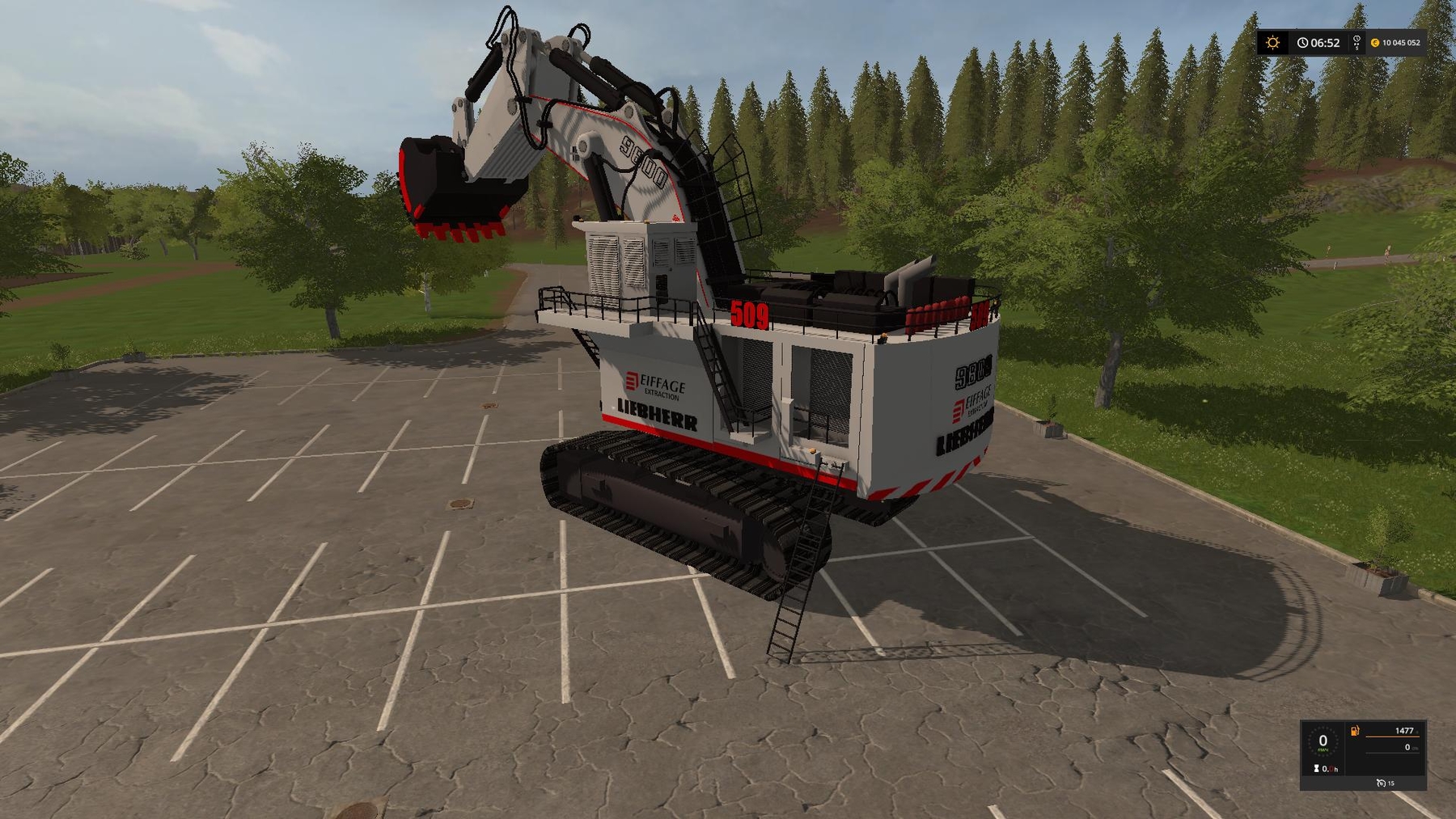Select the coin currency icon
The height and width of the screenshot is (819, 1456).
1375,43
